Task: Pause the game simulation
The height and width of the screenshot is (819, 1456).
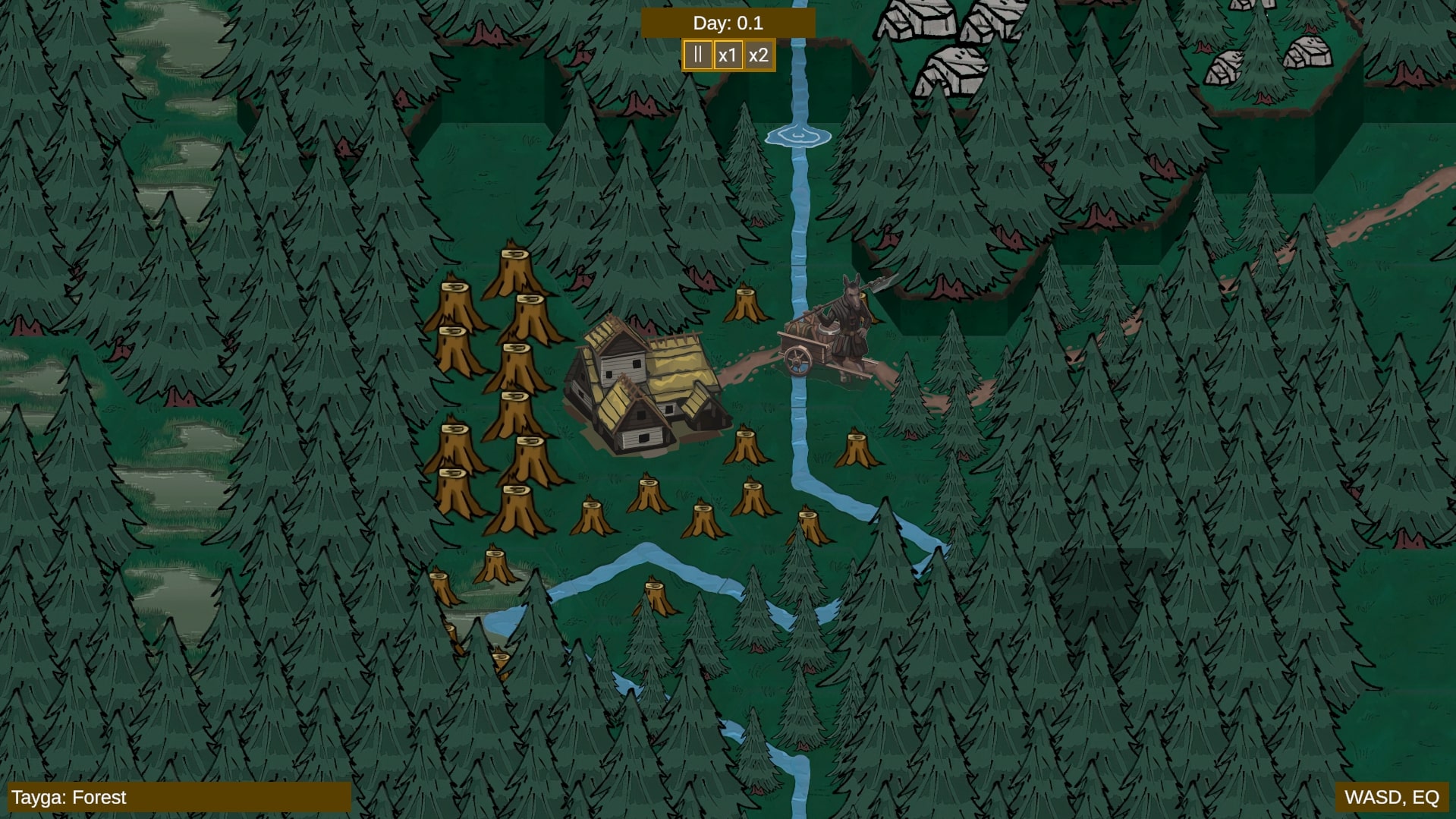Action: coord(697,55)
